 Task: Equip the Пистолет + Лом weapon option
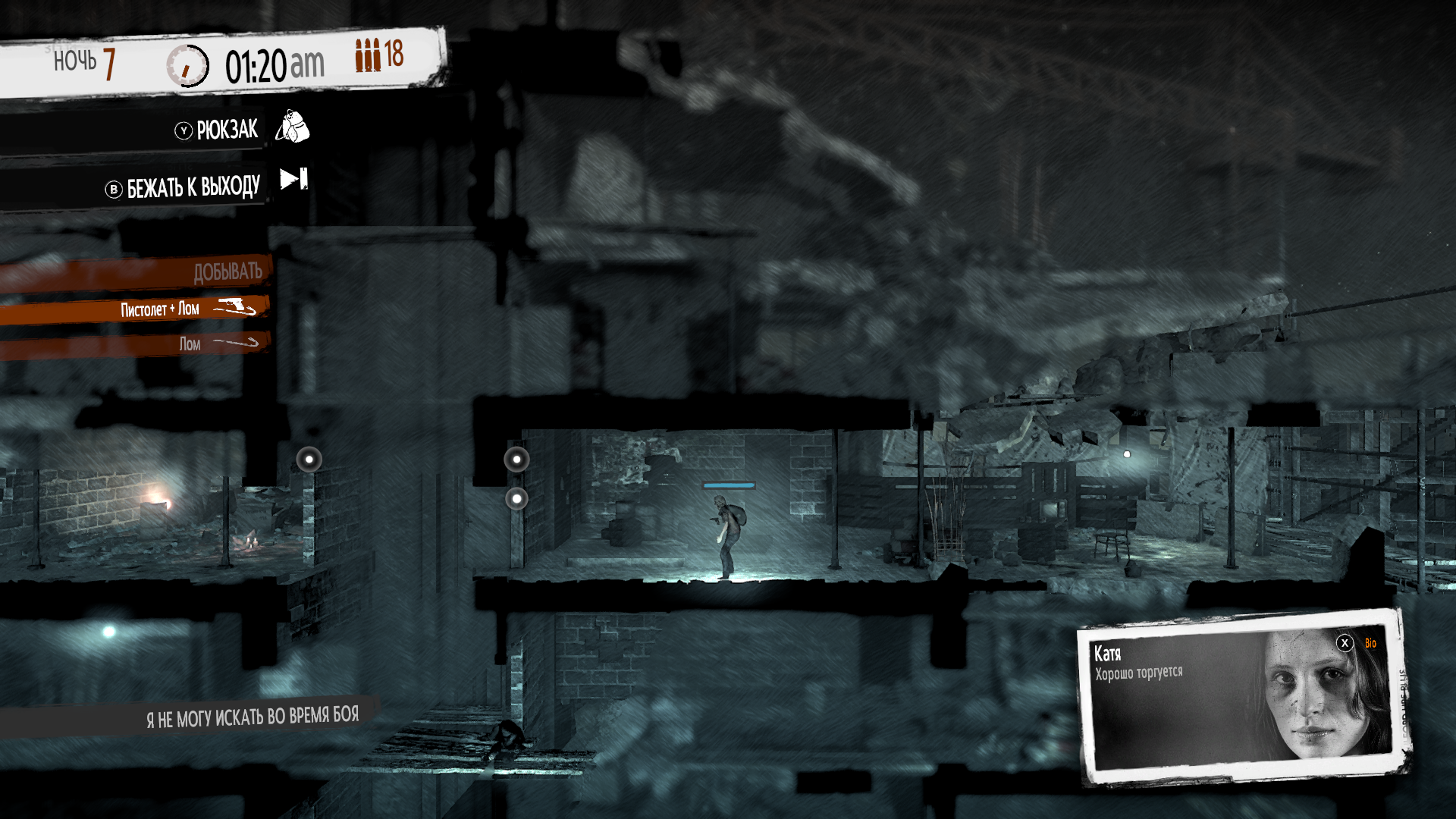[x=160, y=309]
